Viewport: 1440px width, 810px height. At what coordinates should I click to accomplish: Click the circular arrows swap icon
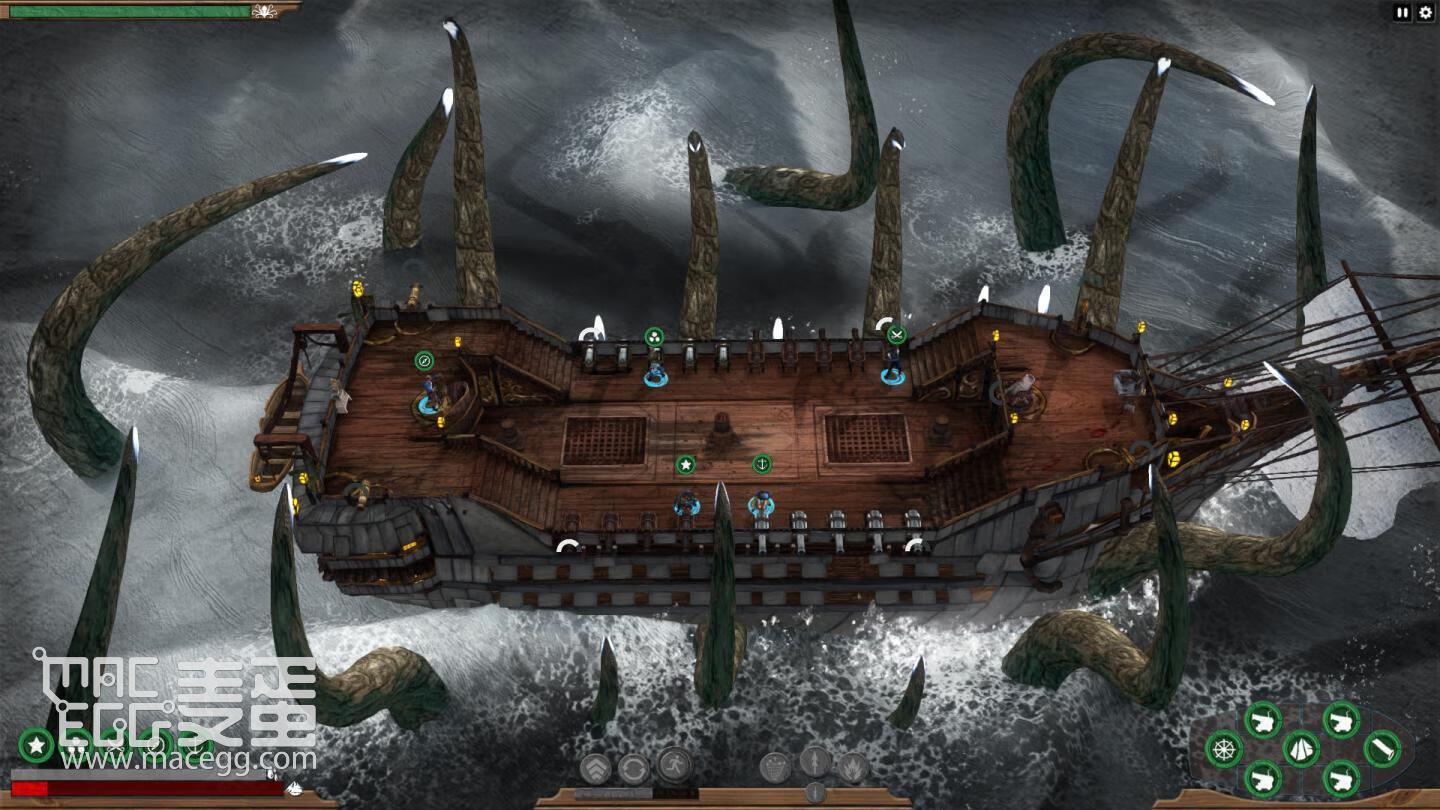click(634, 768)
